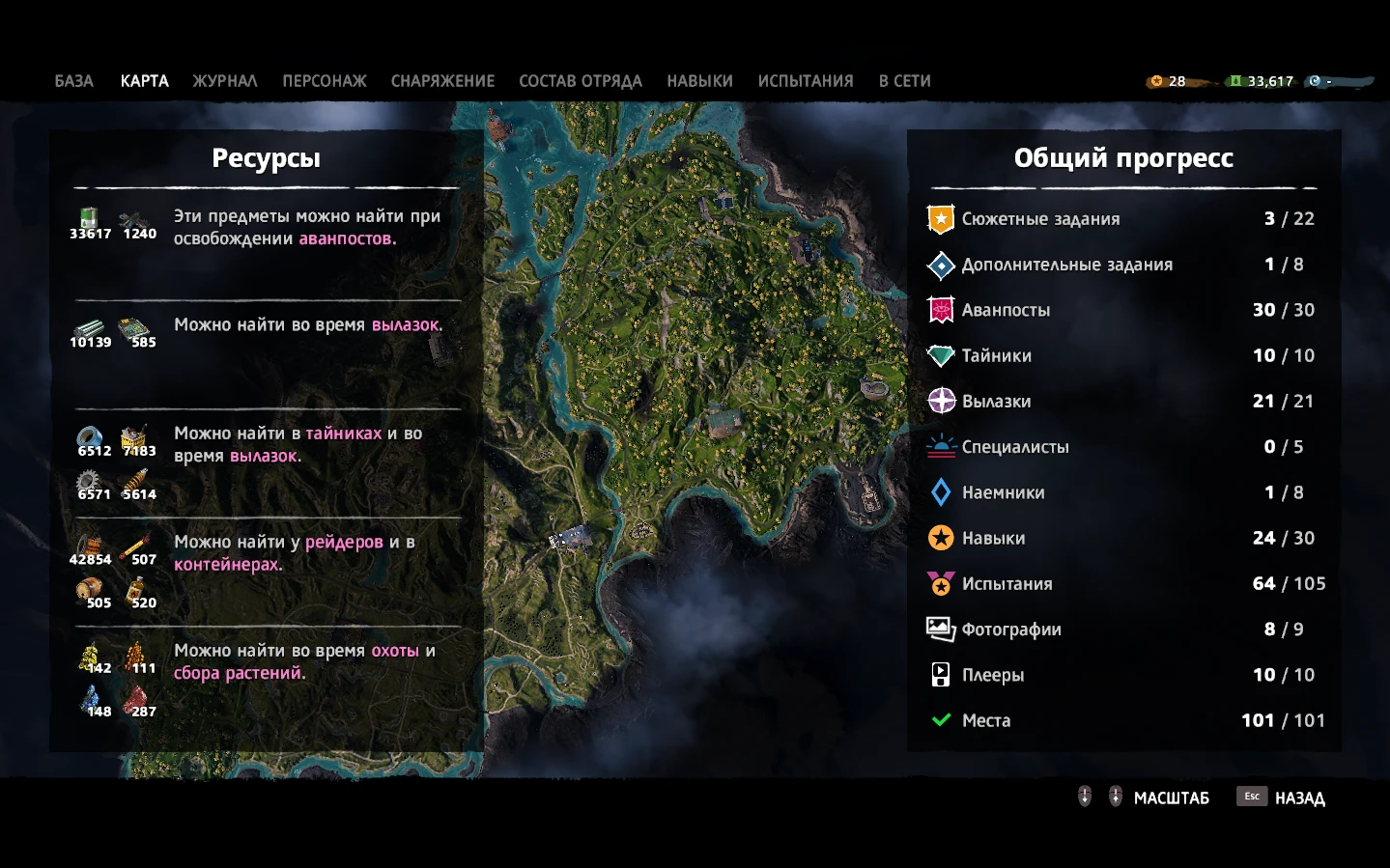Click the Плееры music player icon
Viewport: 1390px width, 868px height.
coord(940,674)
